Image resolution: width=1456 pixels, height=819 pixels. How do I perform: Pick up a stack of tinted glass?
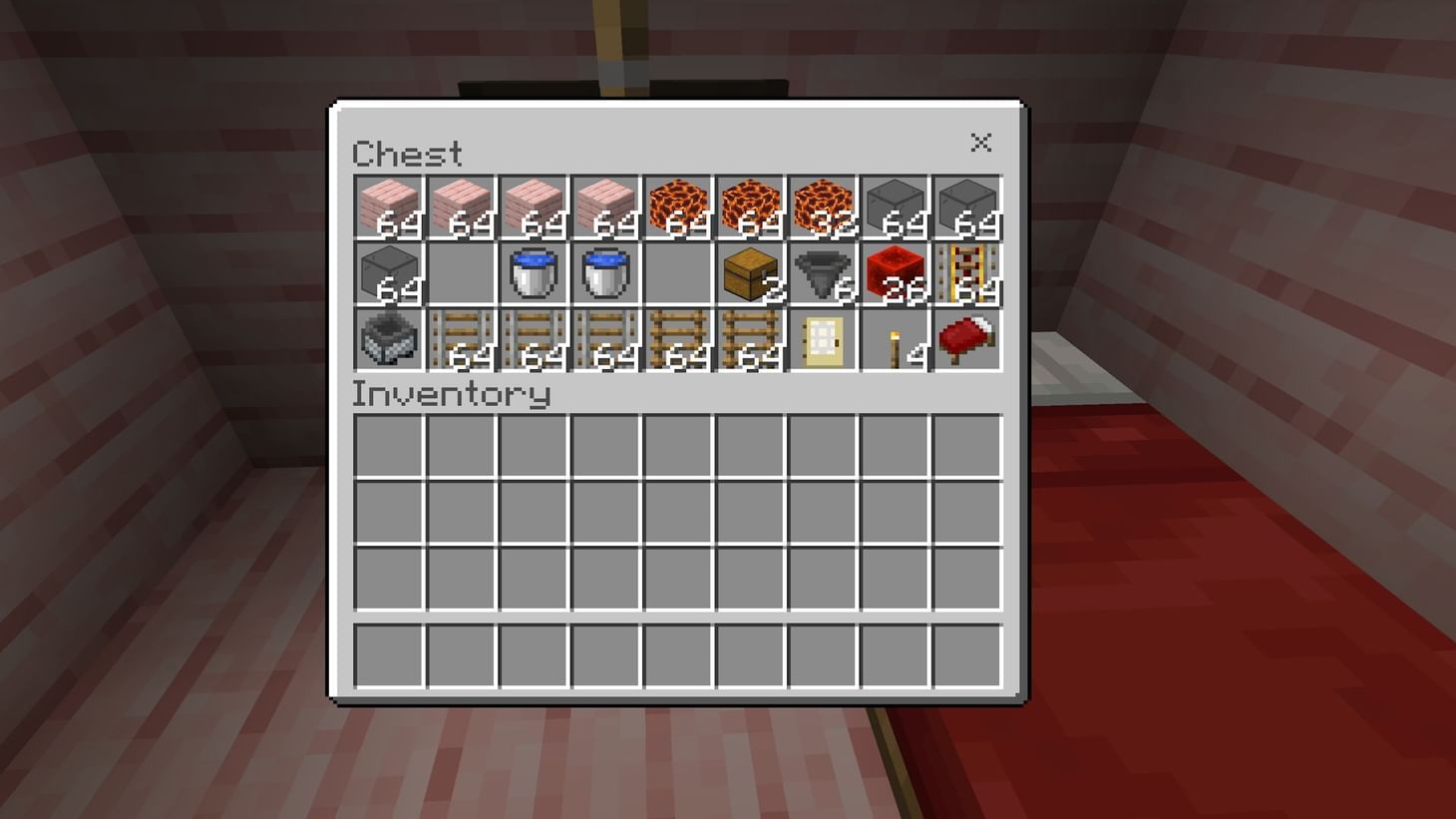coord(893,206)
